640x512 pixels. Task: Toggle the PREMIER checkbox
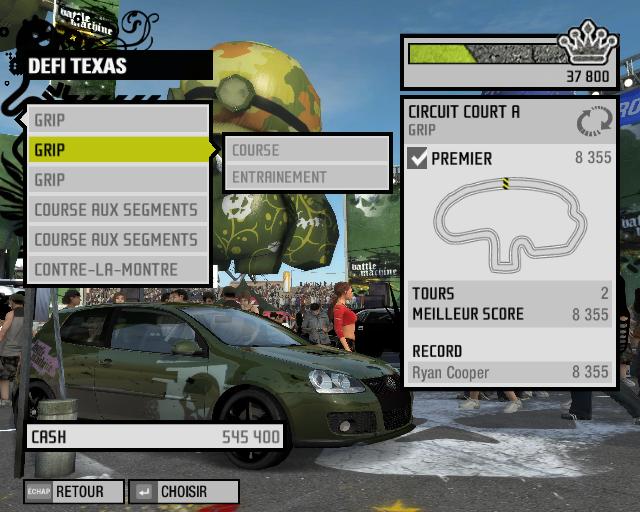coord(418,158)
